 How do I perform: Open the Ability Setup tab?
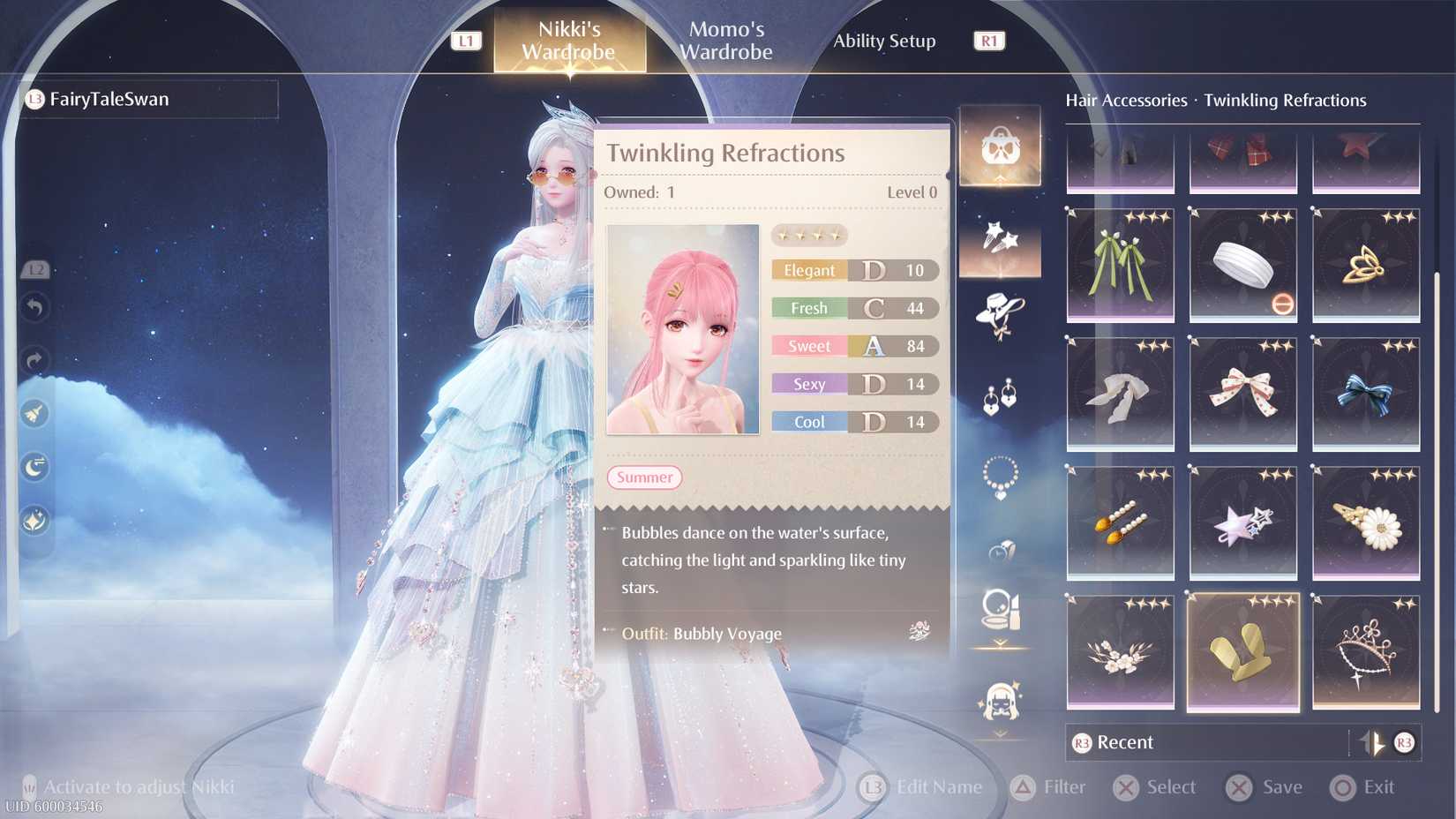click(x=883, y=41)
